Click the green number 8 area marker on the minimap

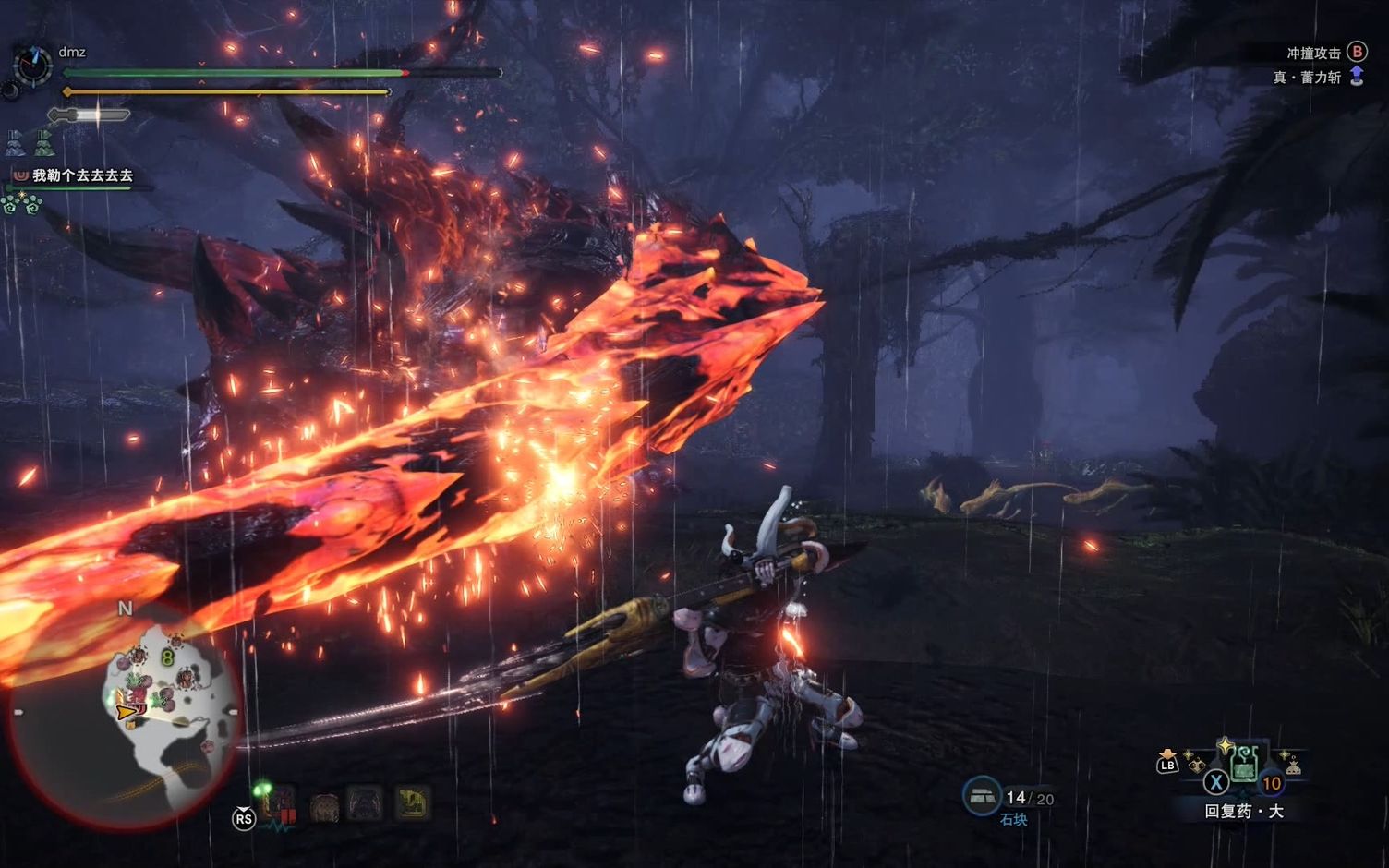point(167,657)
